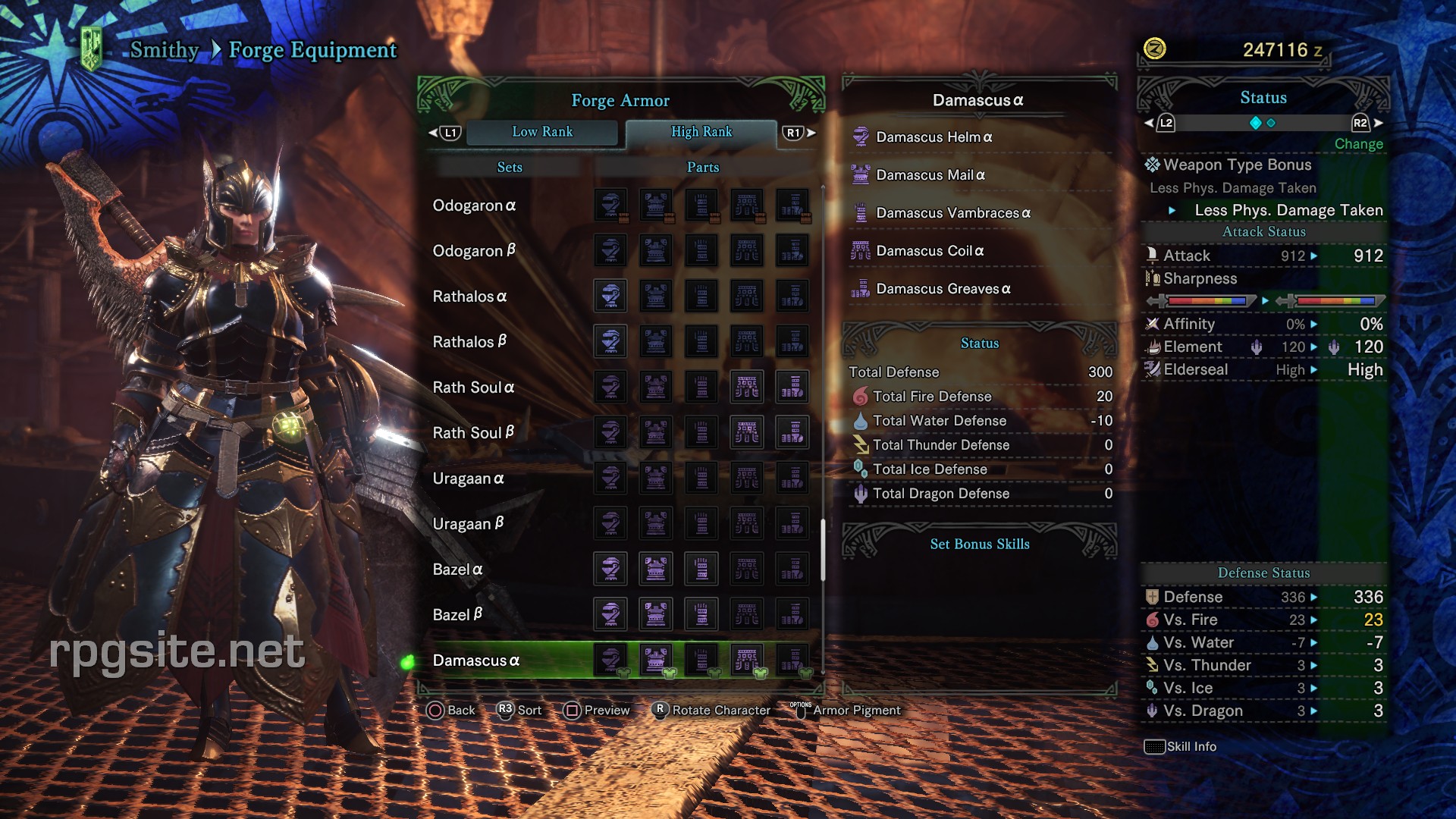Switch to the Low Rank tab

pos(543,131)
